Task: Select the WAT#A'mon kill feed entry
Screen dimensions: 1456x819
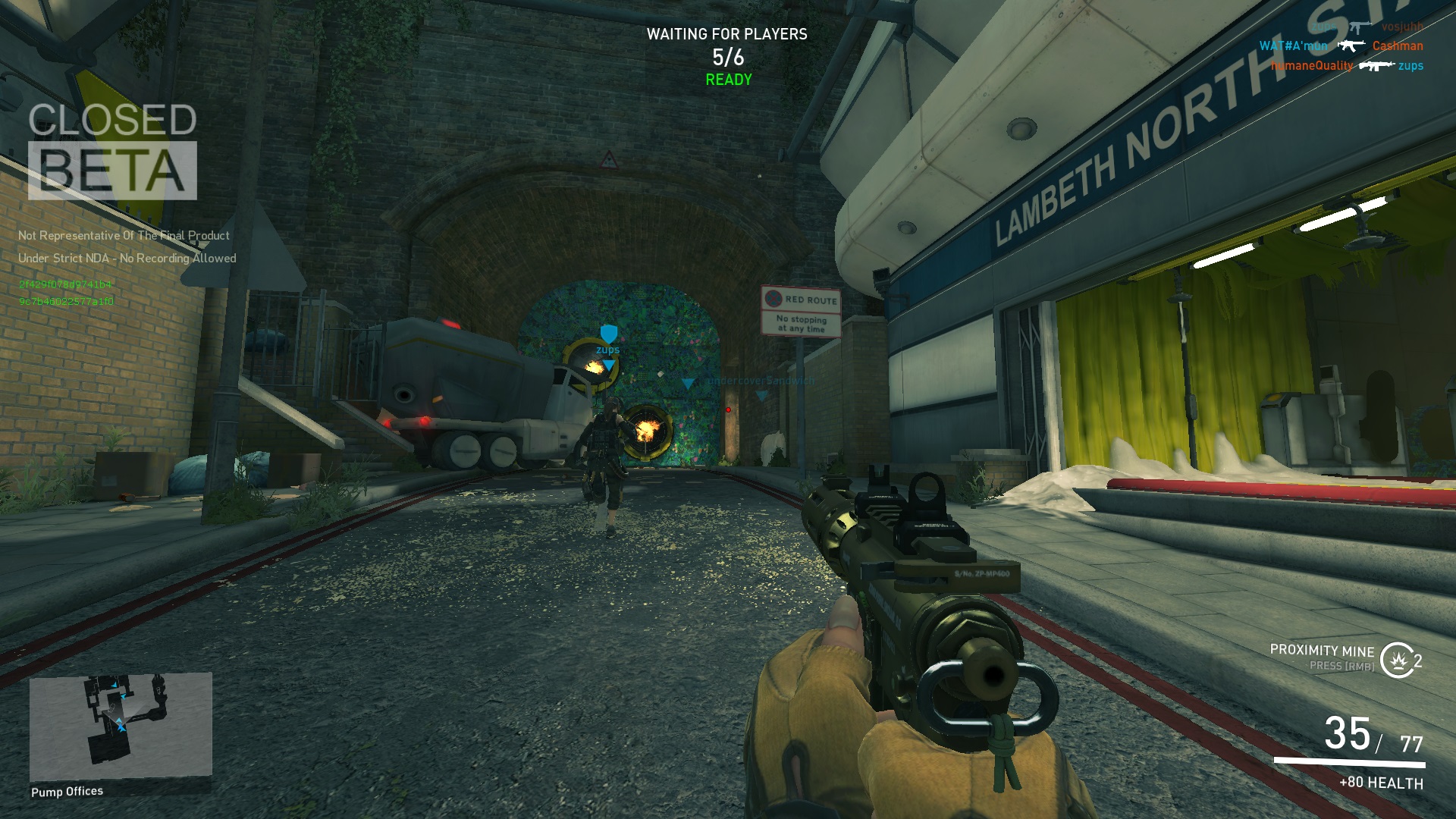Action: point(1293,46)
